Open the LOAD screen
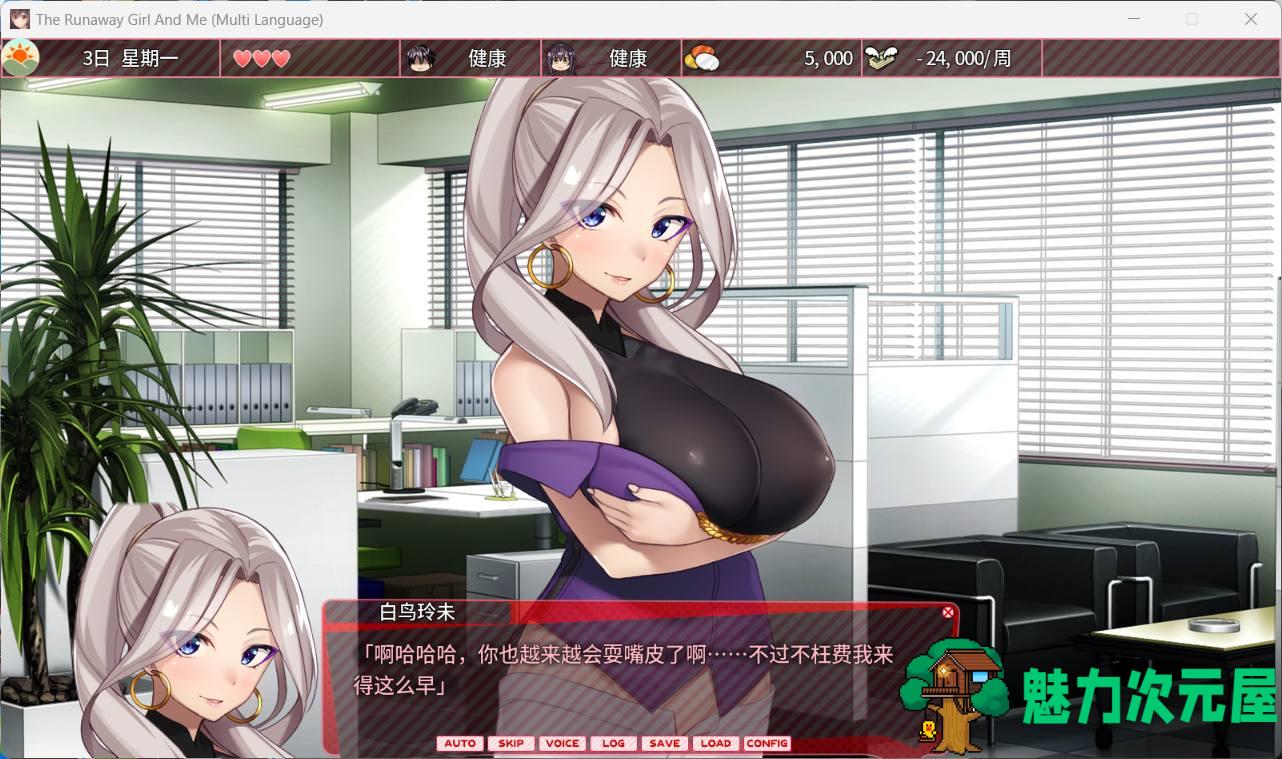 (715, 743)
